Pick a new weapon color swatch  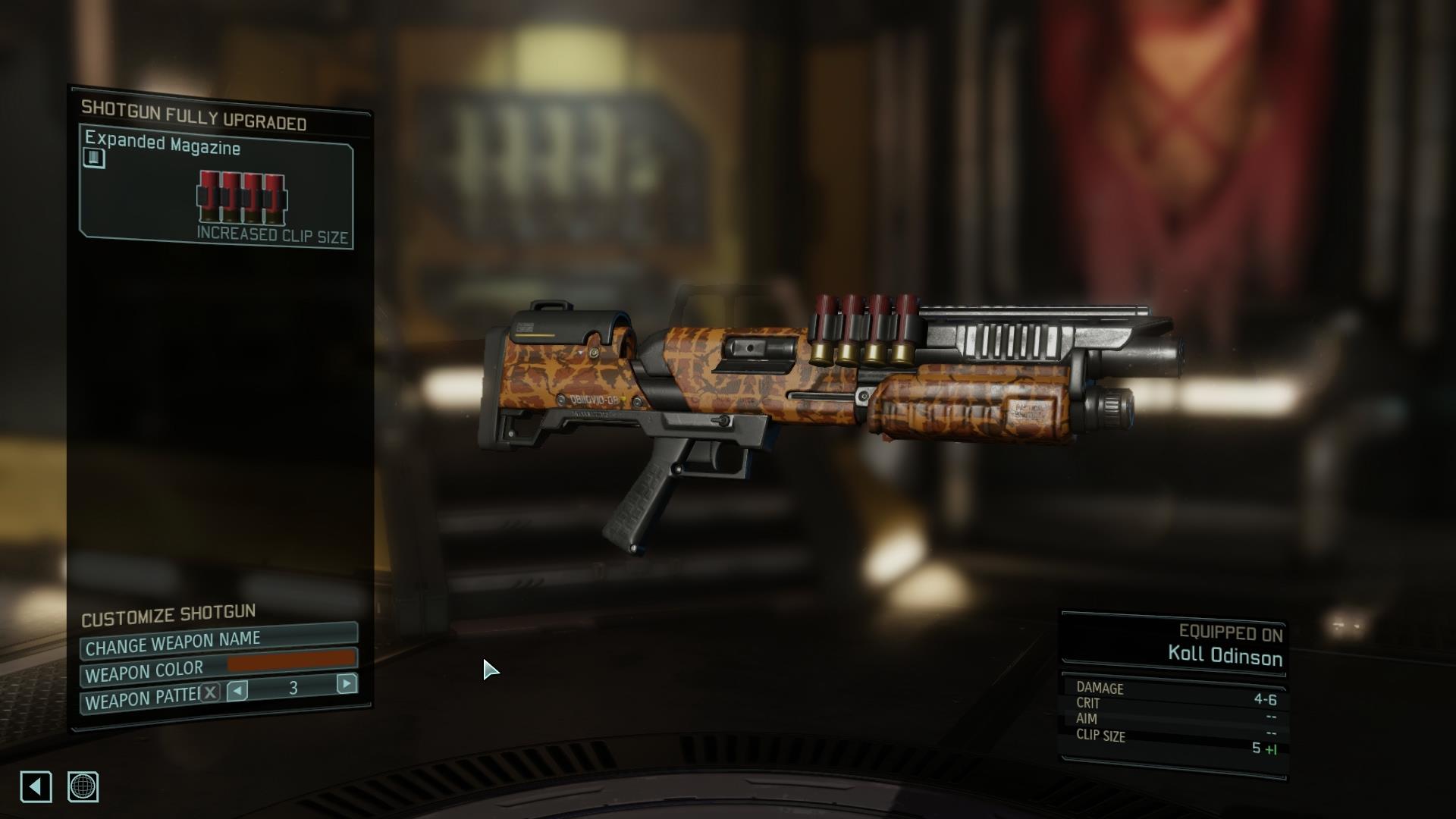click(292, 662)
